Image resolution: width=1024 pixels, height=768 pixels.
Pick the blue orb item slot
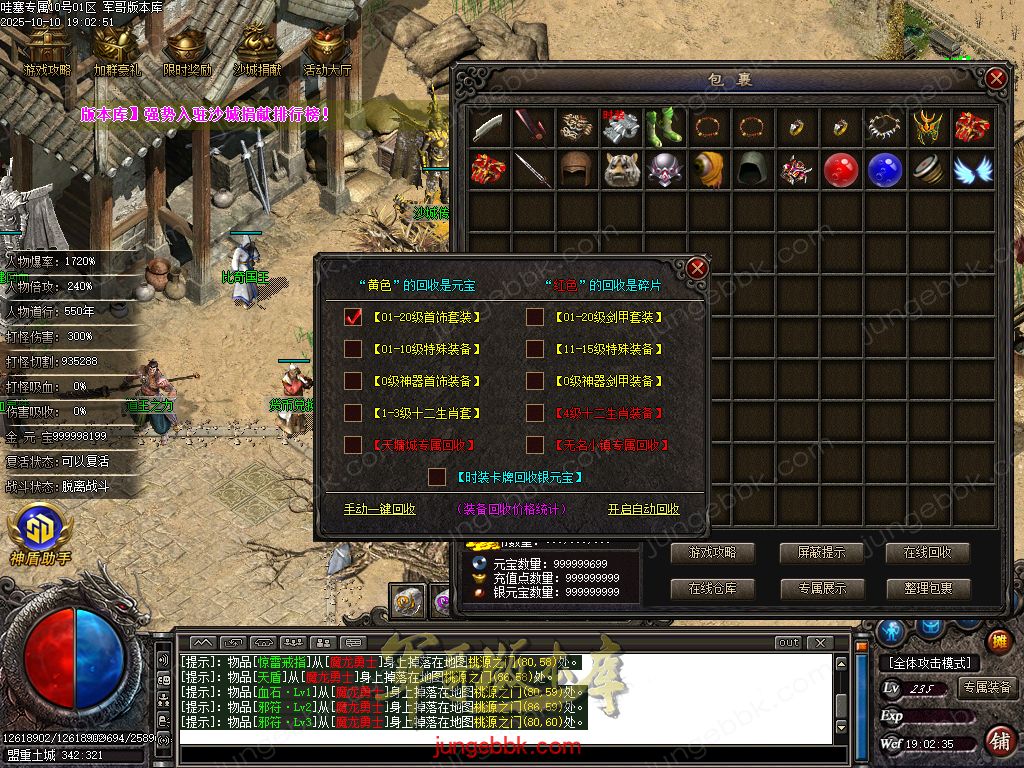(x=885, y=170)
